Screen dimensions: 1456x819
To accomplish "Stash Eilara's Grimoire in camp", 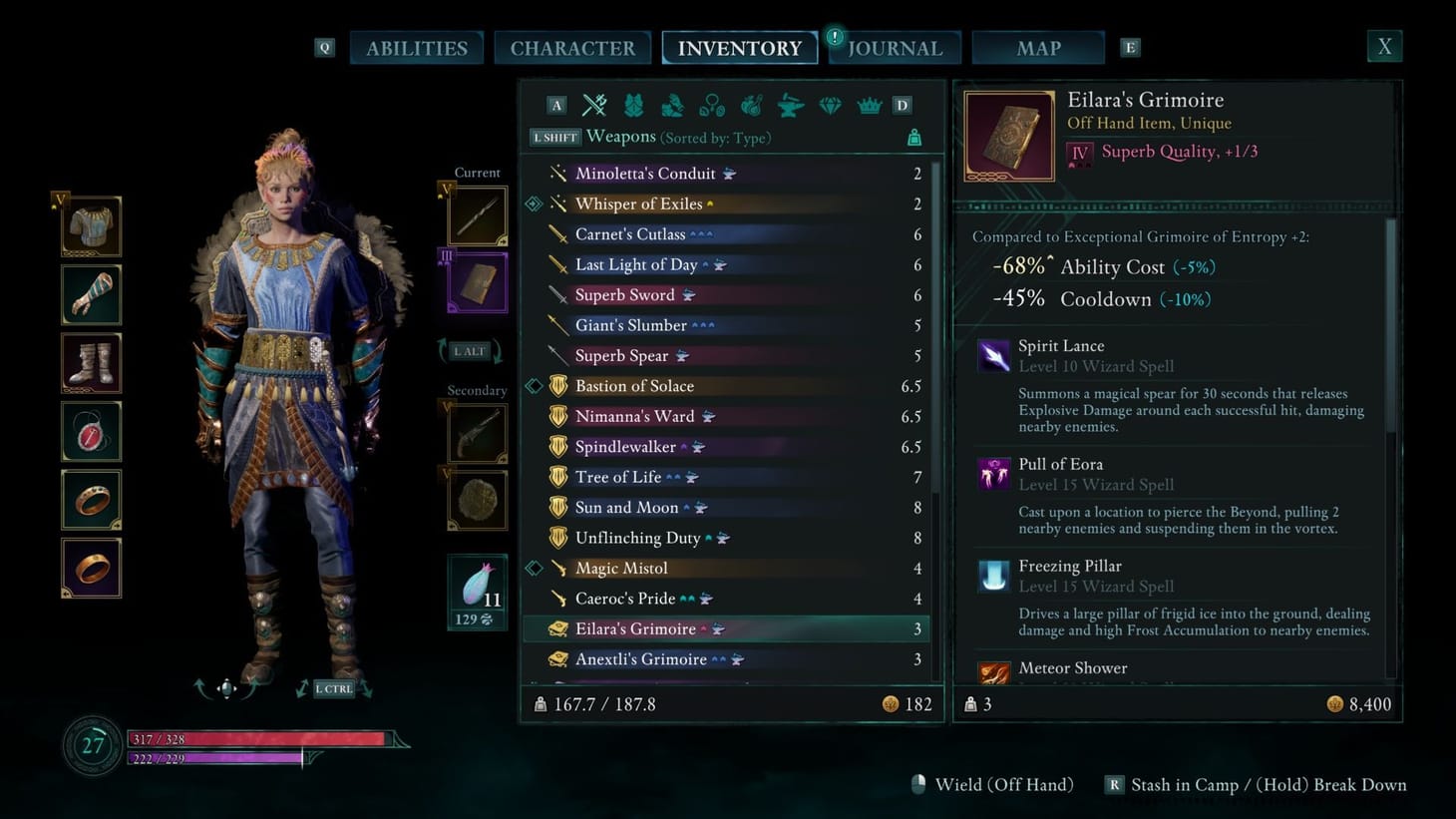I will click(x=1187, y=784).
